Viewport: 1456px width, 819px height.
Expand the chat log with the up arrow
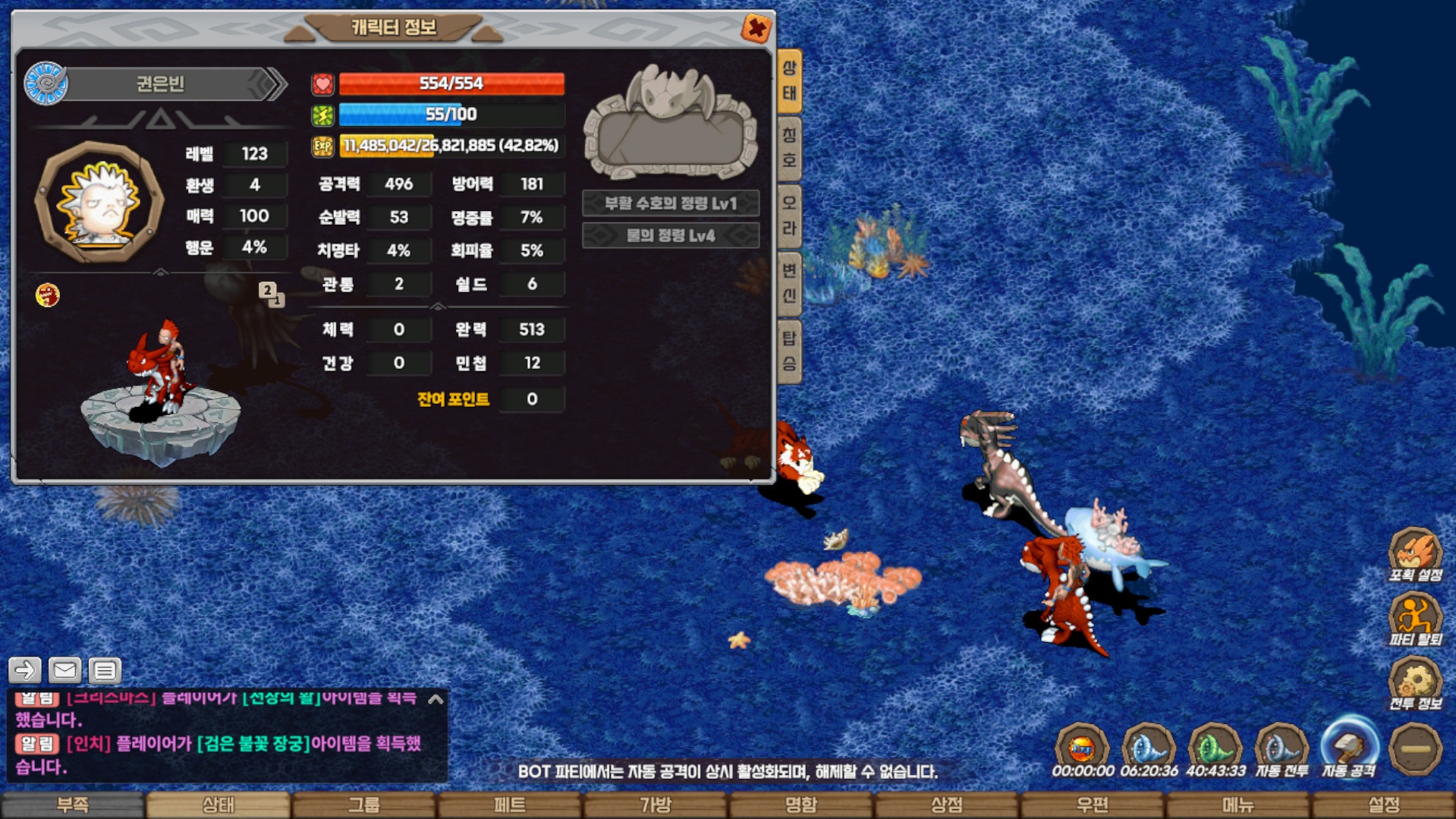pos(436,699)
